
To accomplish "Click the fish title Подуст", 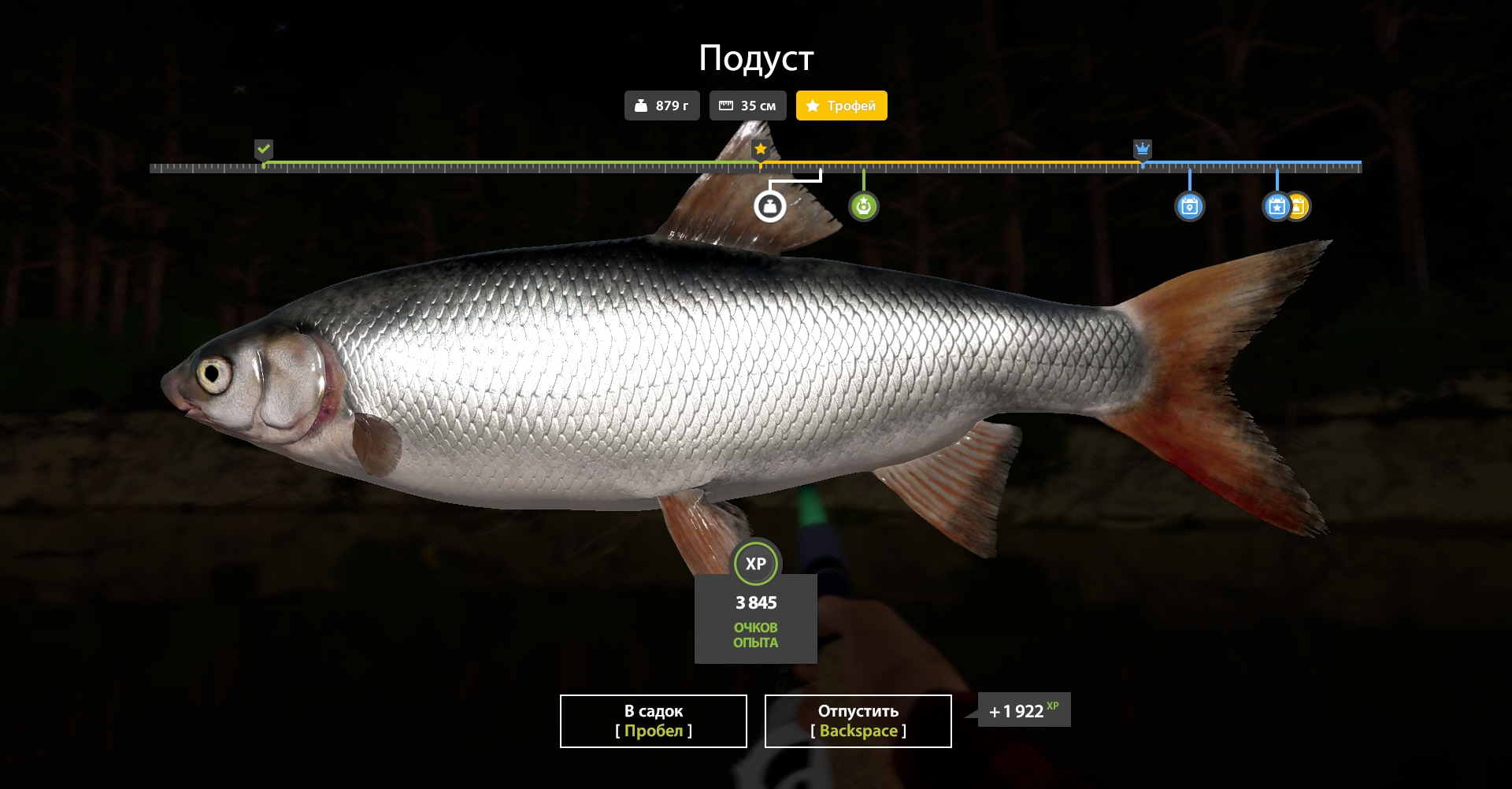I will click(757, 57).
